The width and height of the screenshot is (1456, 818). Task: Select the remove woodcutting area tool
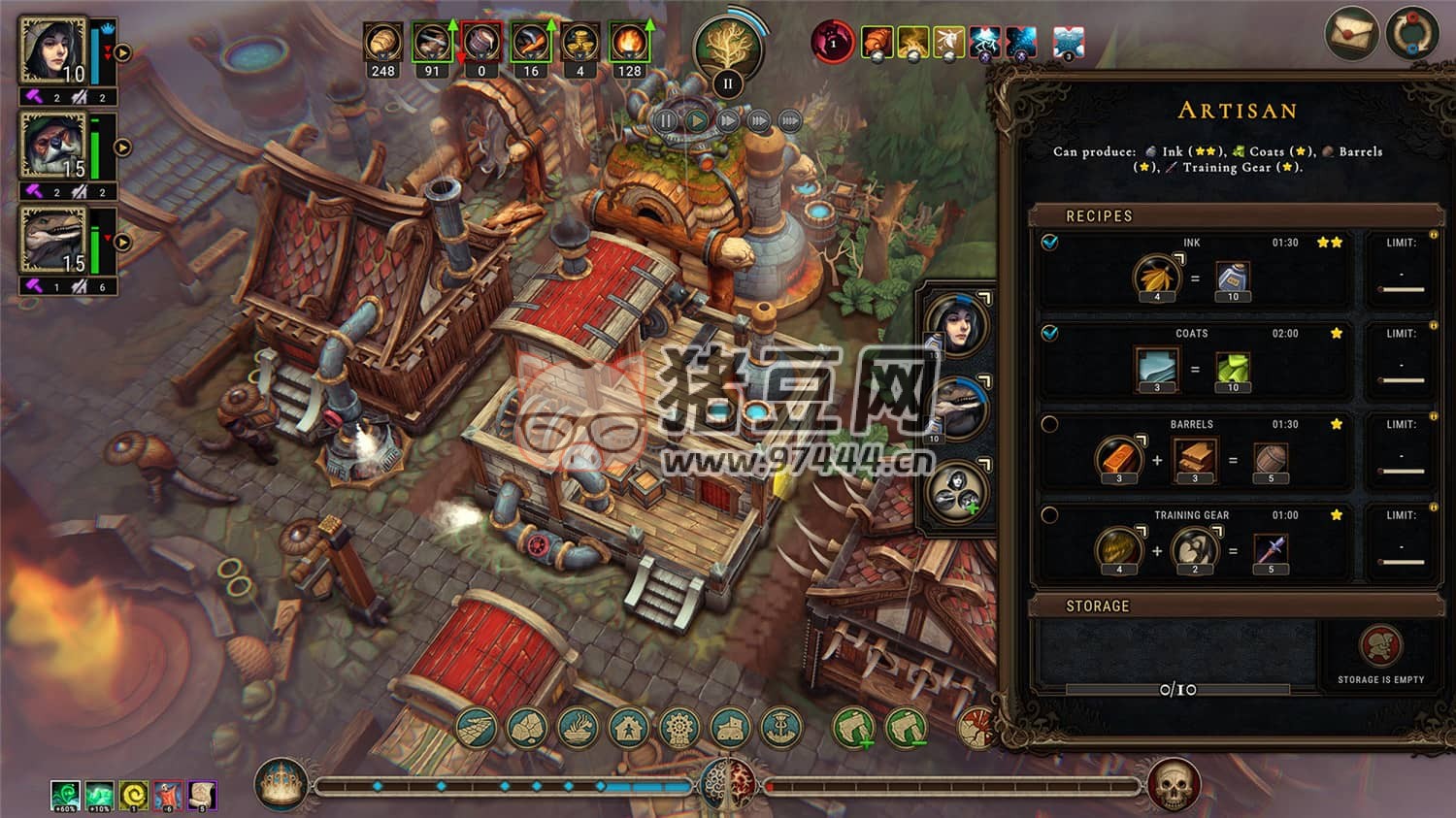(906, 728)
